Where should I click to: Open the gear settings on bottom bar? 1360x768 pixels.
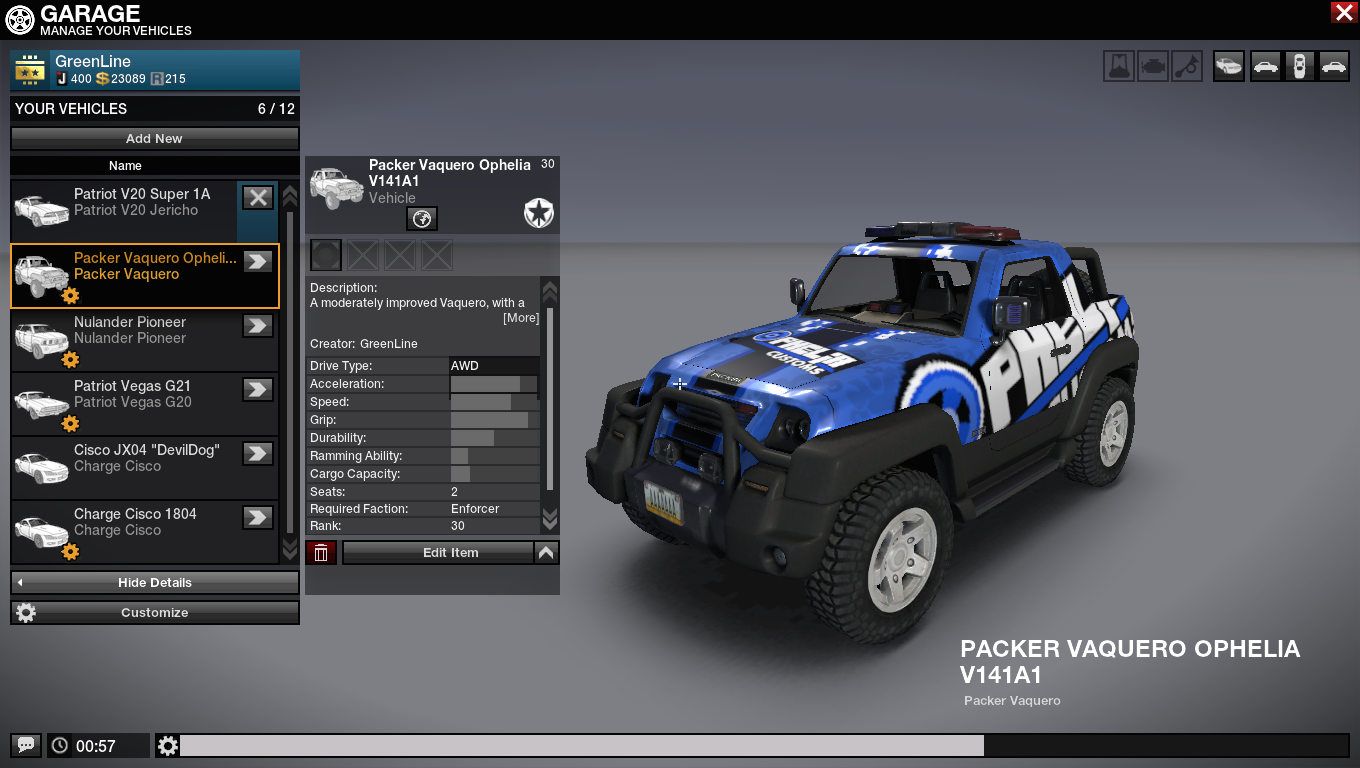(x=167, y=745)
